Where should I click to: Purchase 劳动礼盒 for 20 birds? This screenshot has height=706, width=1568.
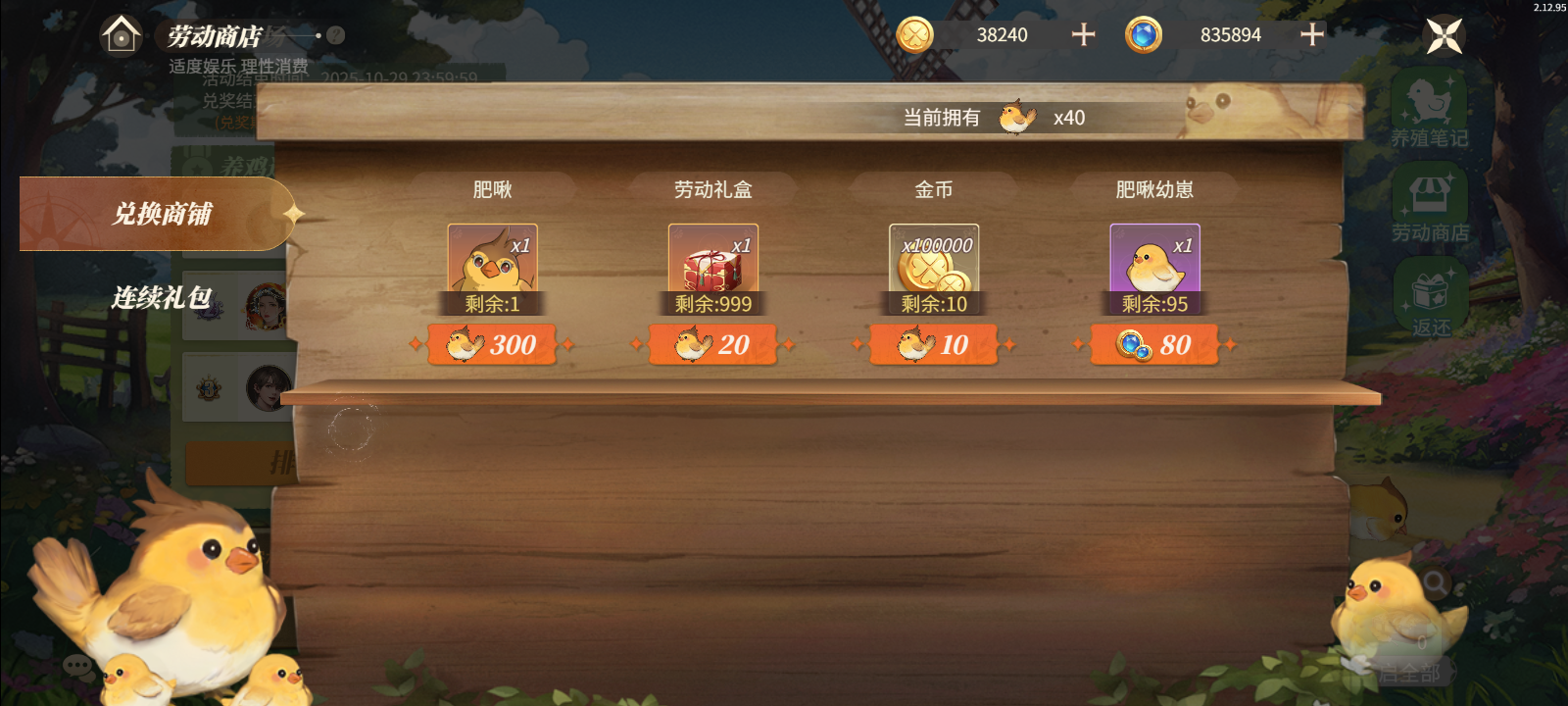[x=712, y=345]
